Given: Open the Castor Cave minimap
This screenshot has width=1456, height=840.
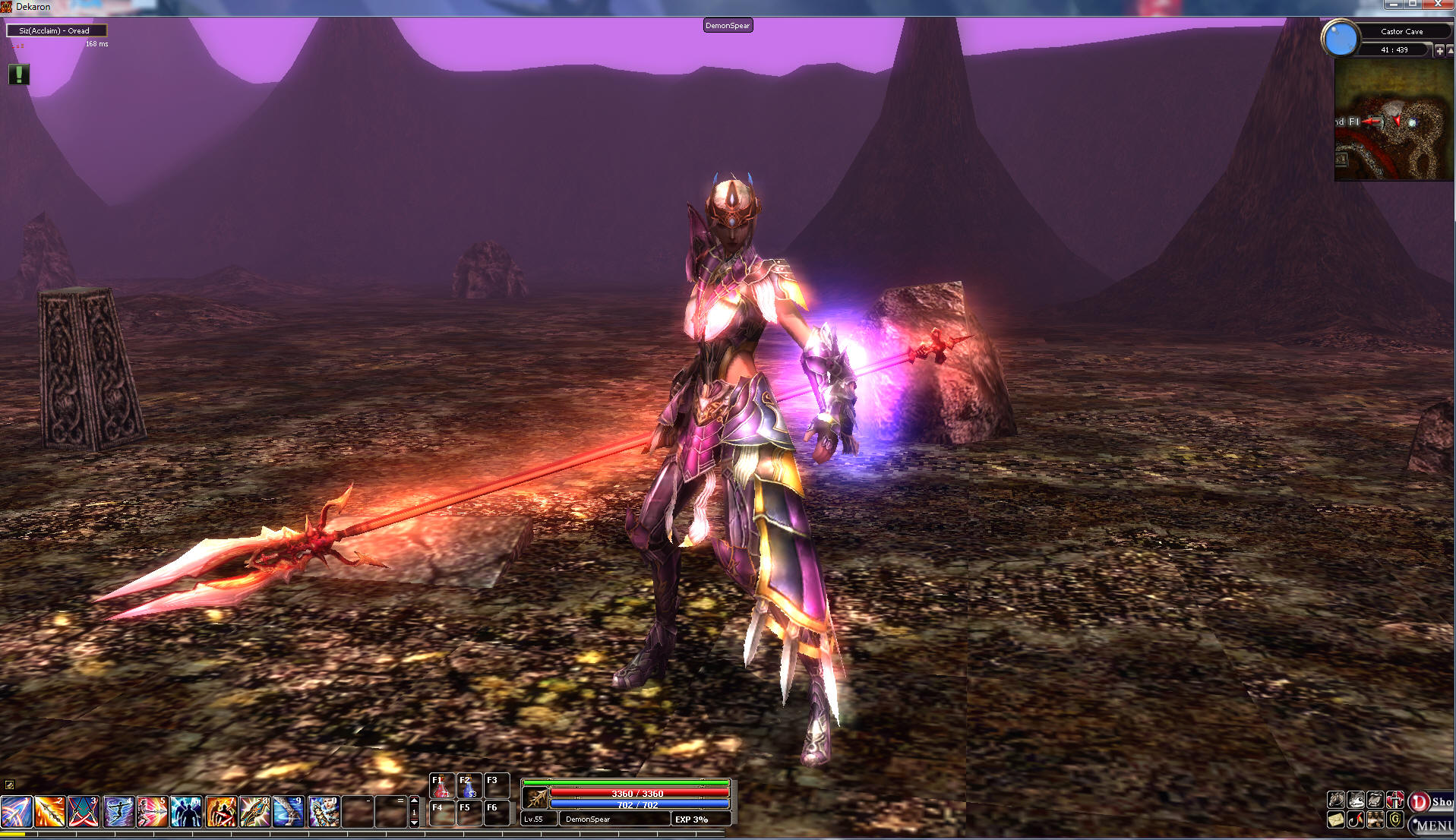Looking at the screenshot, I should pos(1394,121).
